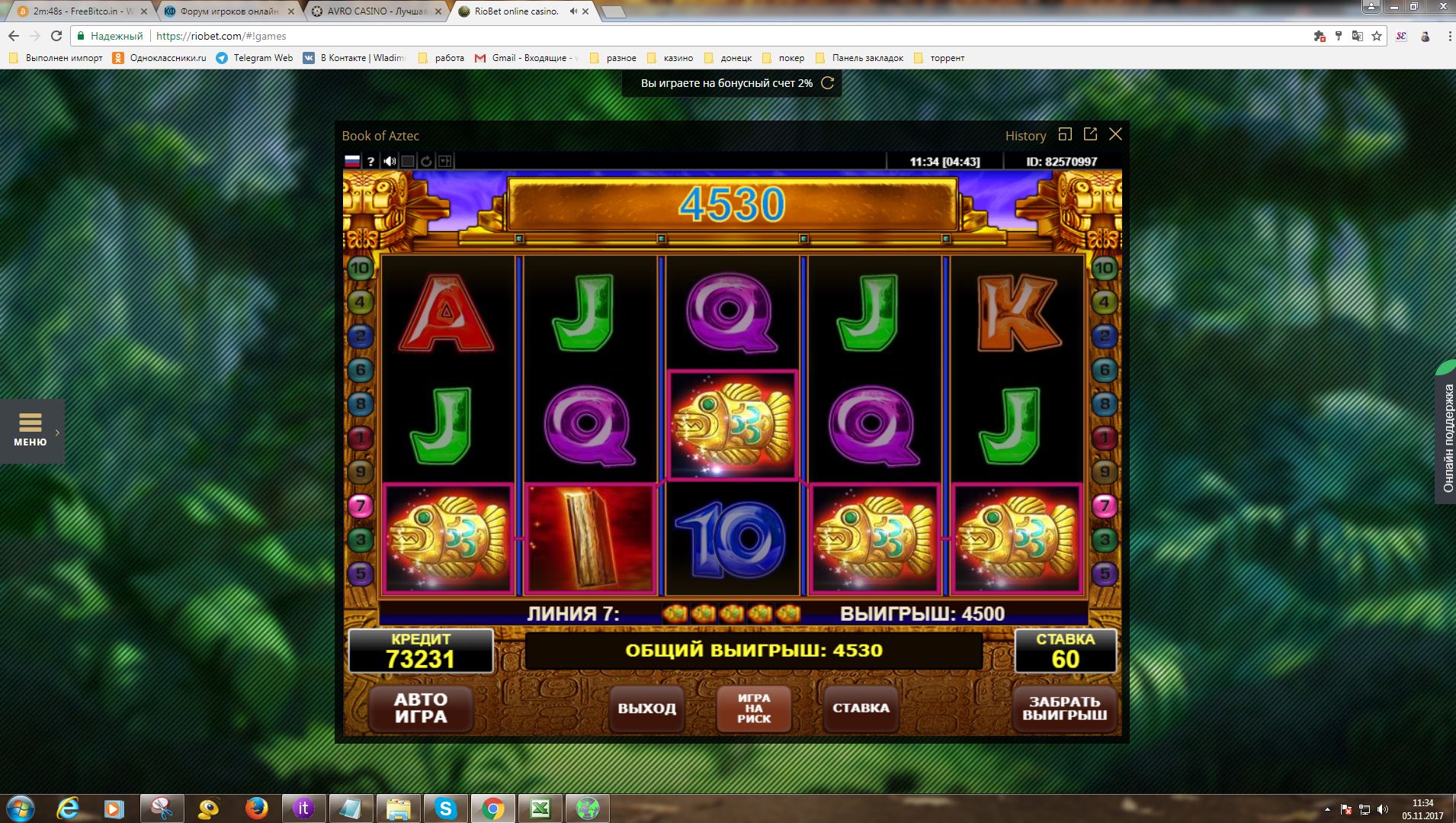Image resolution: width=1456 pixels, height=823 pixels.
Task: Click the circular arrow reload icon in game toolbar
Action: click(426, 161)
